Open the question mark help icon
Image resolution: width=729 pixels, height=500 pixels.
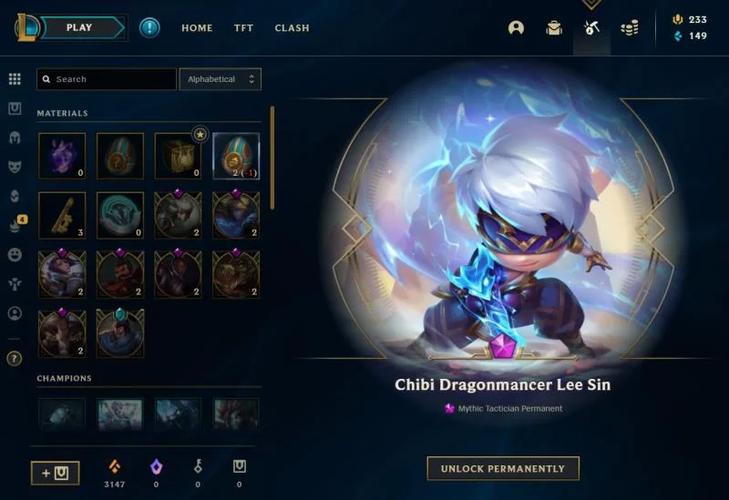tap(15, 357)
